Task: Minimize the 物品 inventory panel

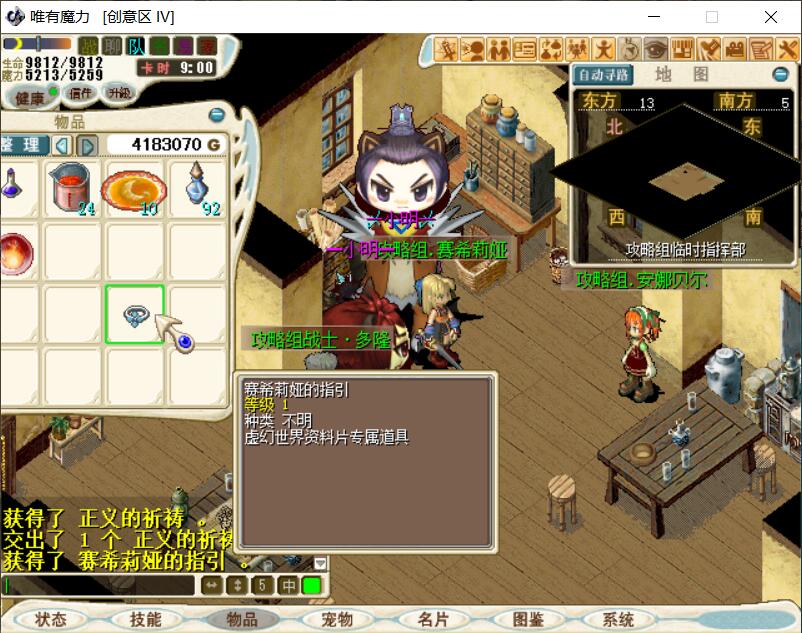Action: pyautogui.click(x=216, y=115)
